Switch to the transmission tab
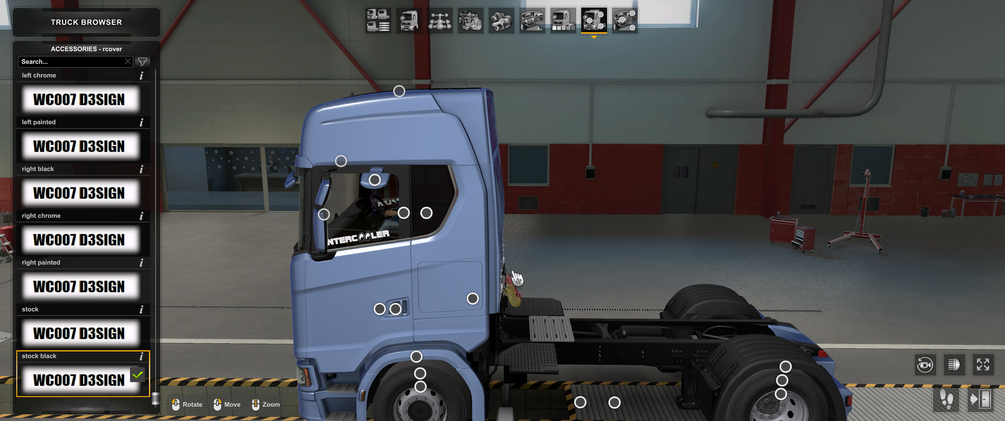The height and width of the screenshot is (421, 1005). [502, 20]
